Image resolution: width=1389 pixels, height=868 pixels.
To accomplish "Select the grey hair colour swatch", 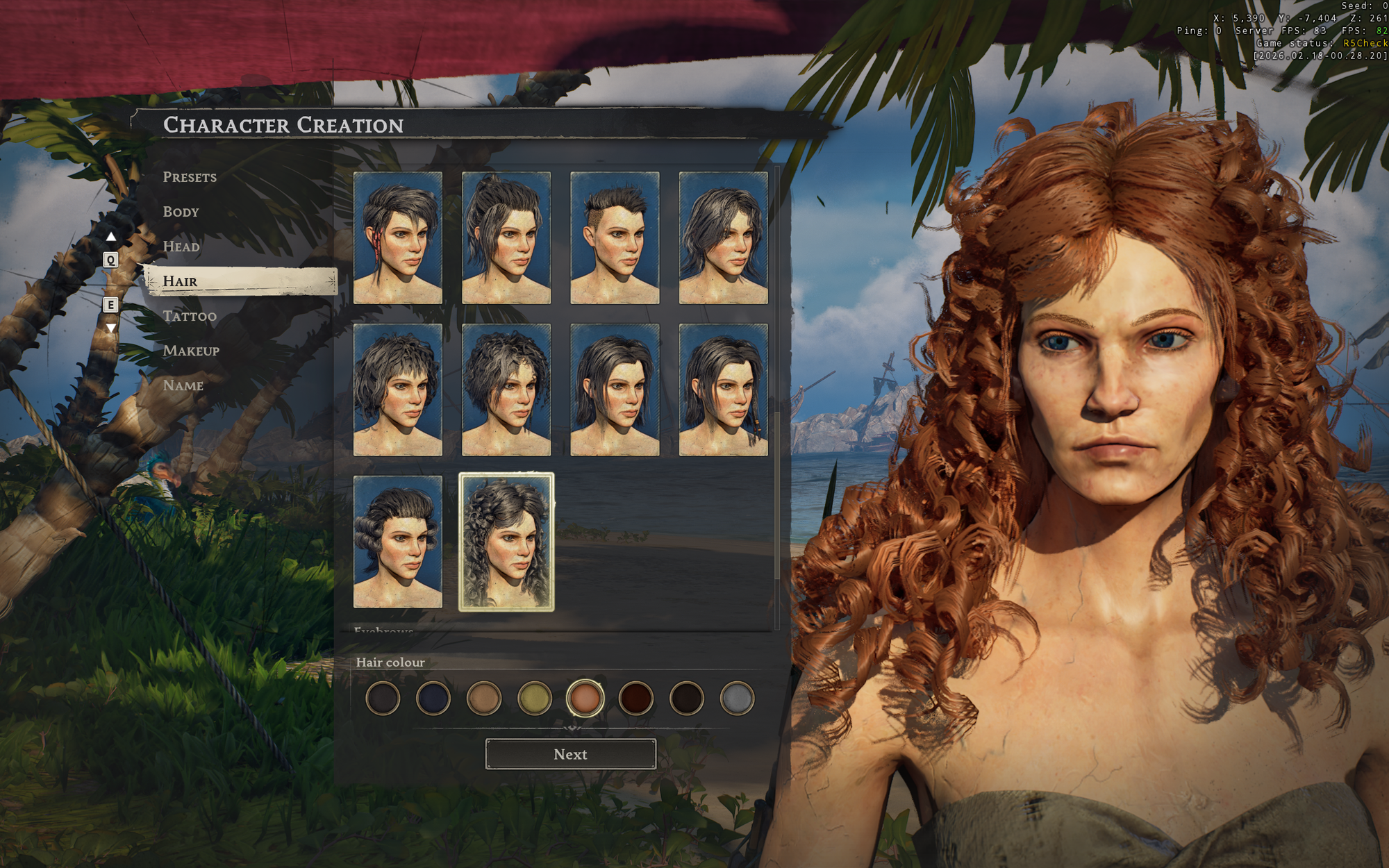I will coord(737,698).
